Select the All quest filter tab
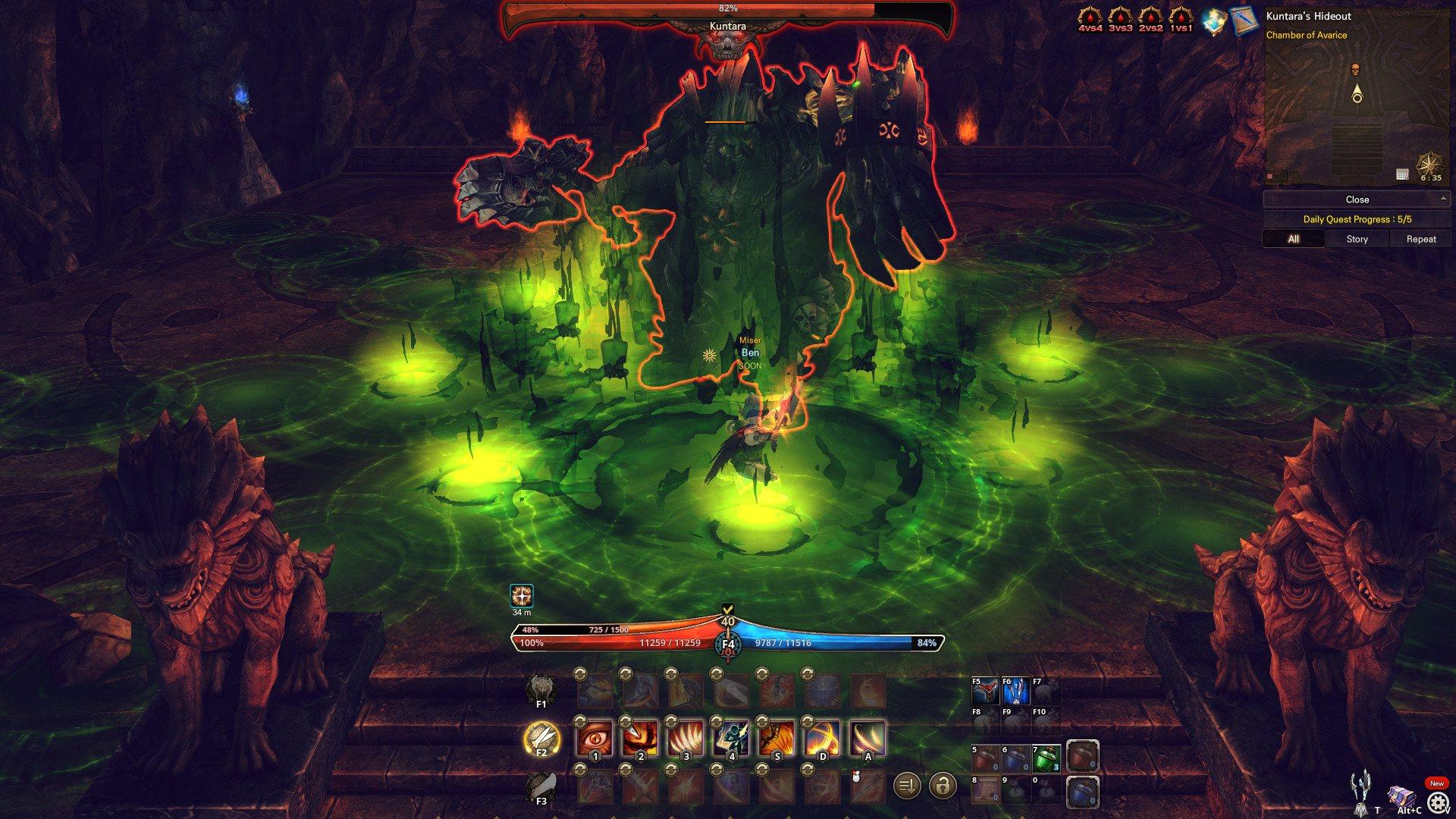This screenshot has height=819, width=1456. (1292, 239)
